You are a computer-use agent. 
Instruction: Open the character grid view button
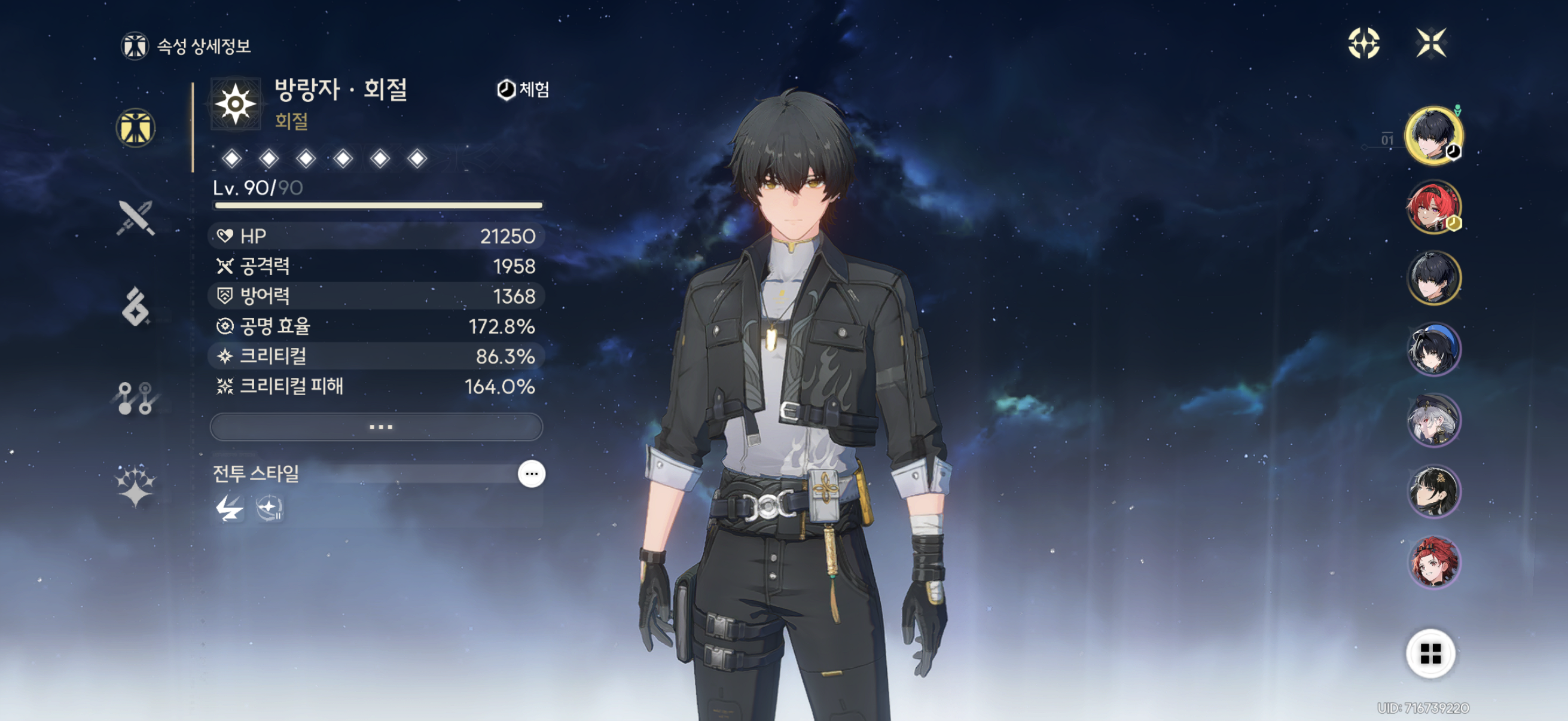click(1430, 653)
